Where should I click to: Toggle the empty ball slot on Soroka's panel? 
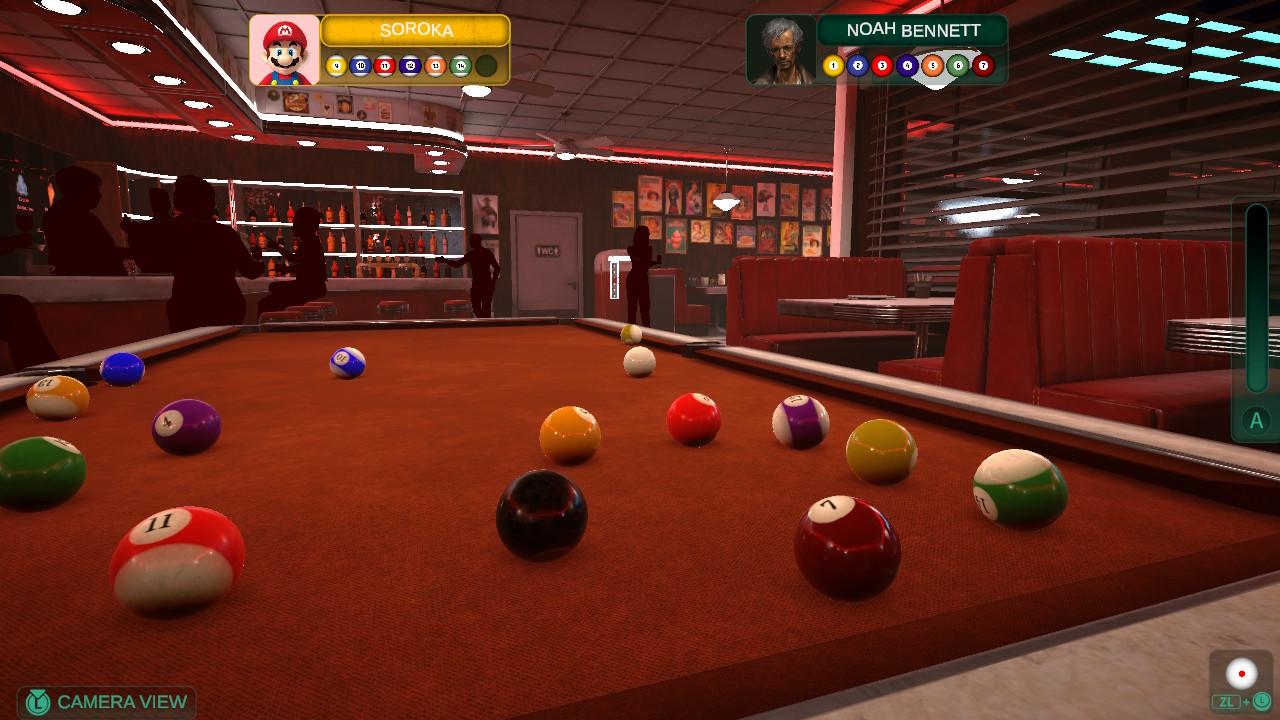(485, 66)
